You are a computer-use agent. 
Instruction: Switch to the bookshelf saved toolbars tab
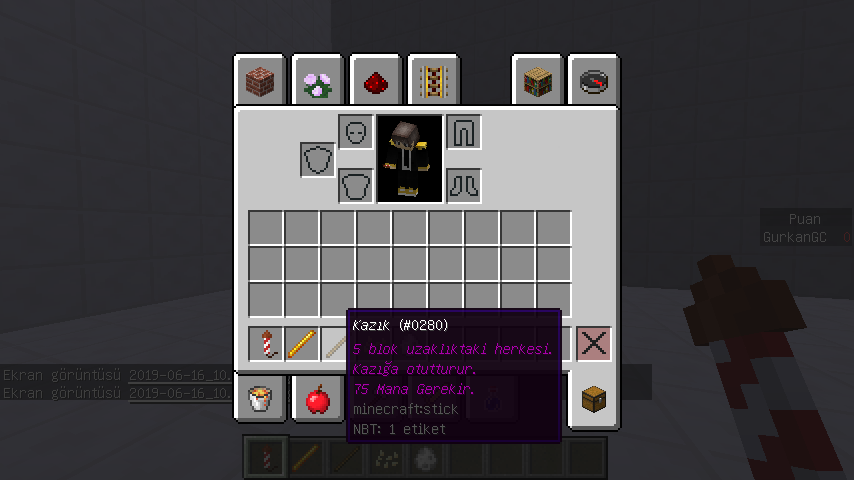[x=539, y=81]
